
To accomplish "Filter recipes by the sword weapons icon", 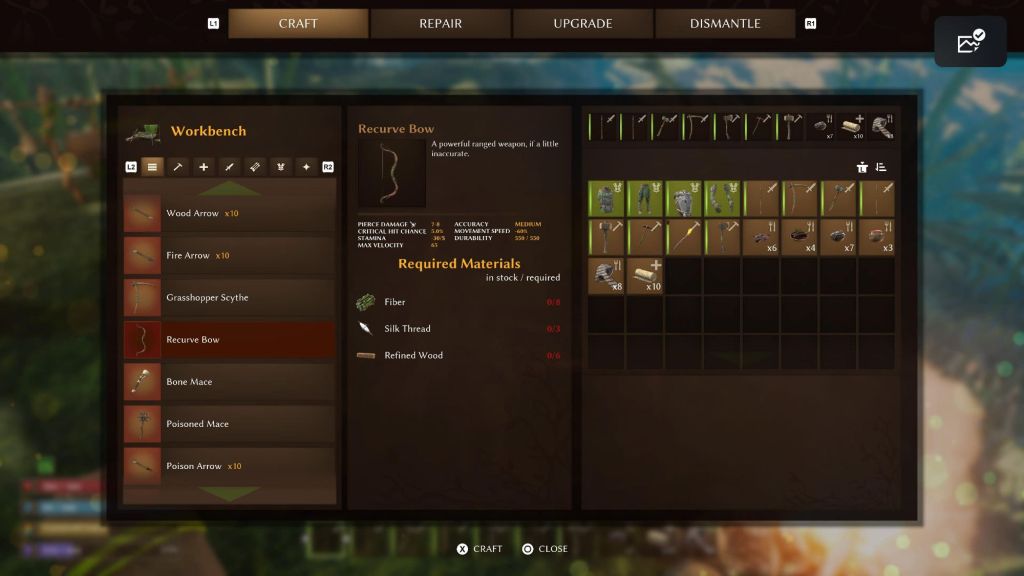I will click(229, 167).
